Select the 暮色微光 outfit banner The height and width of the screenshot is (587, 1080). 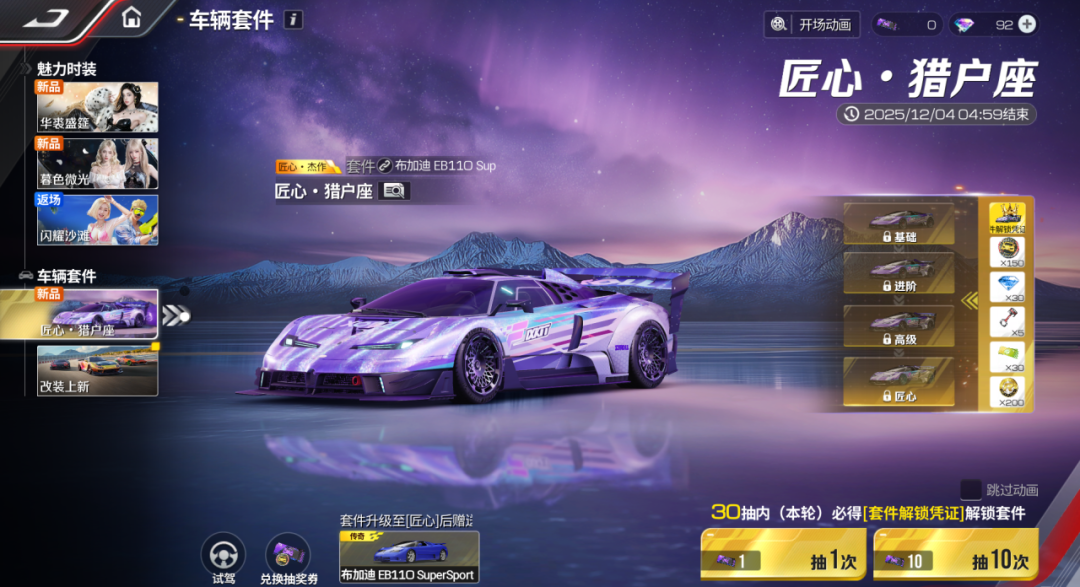97,163
